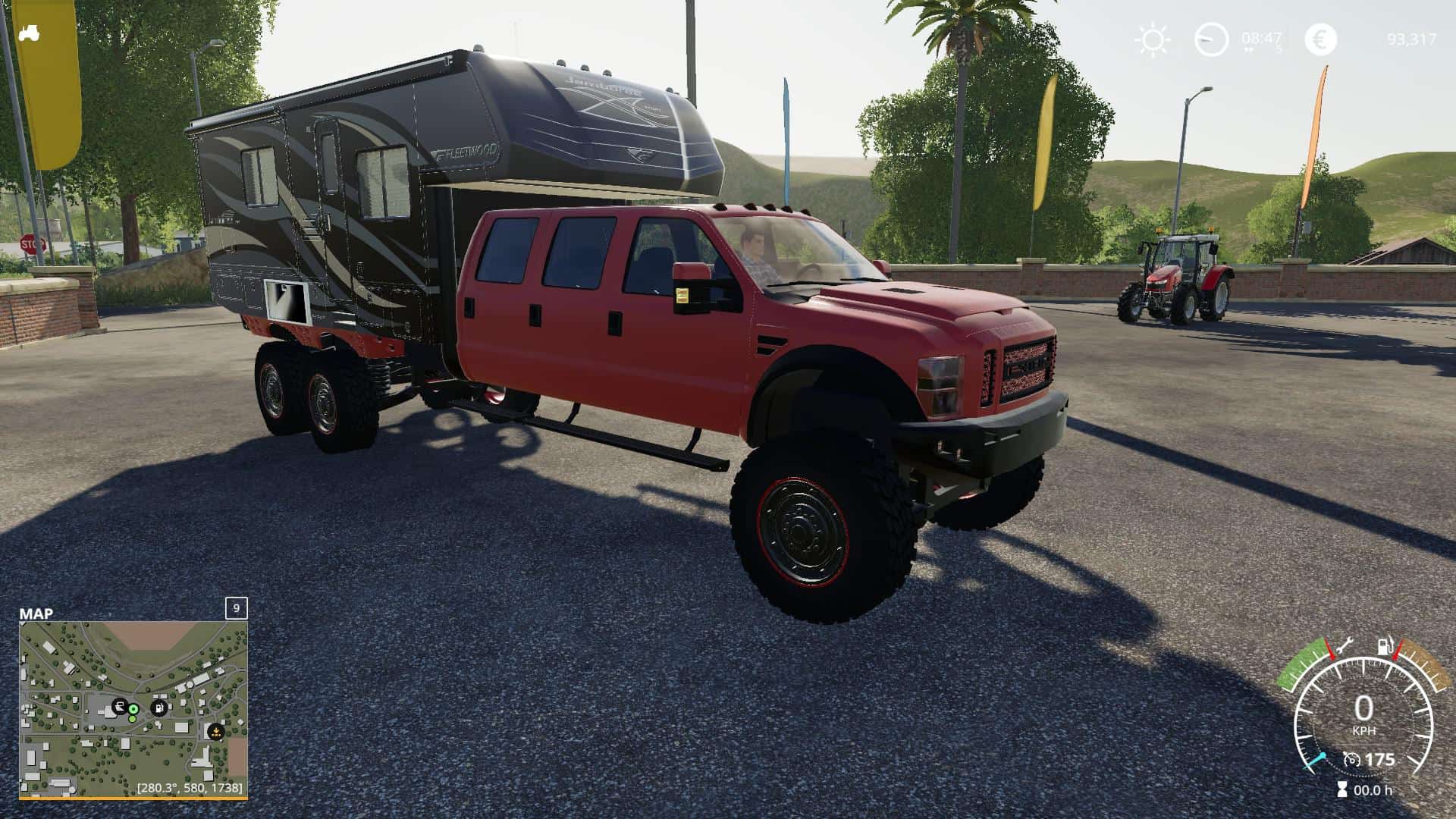Click the shop icon on the minimap
The image size is (1456, 819).
pos(121,707)
